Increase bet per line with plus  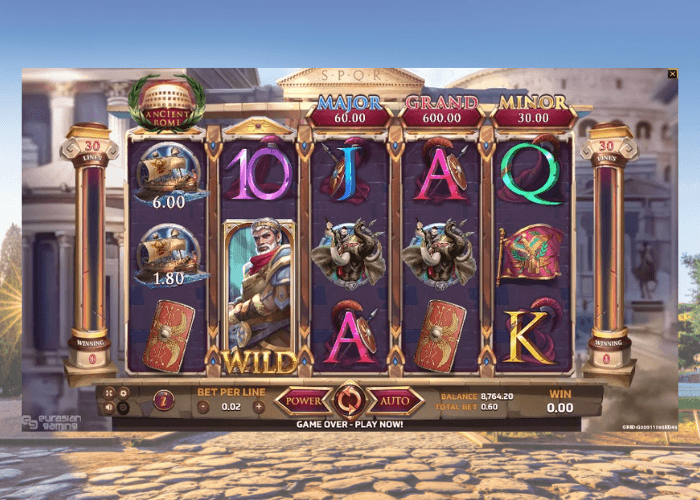click(259, 406)
